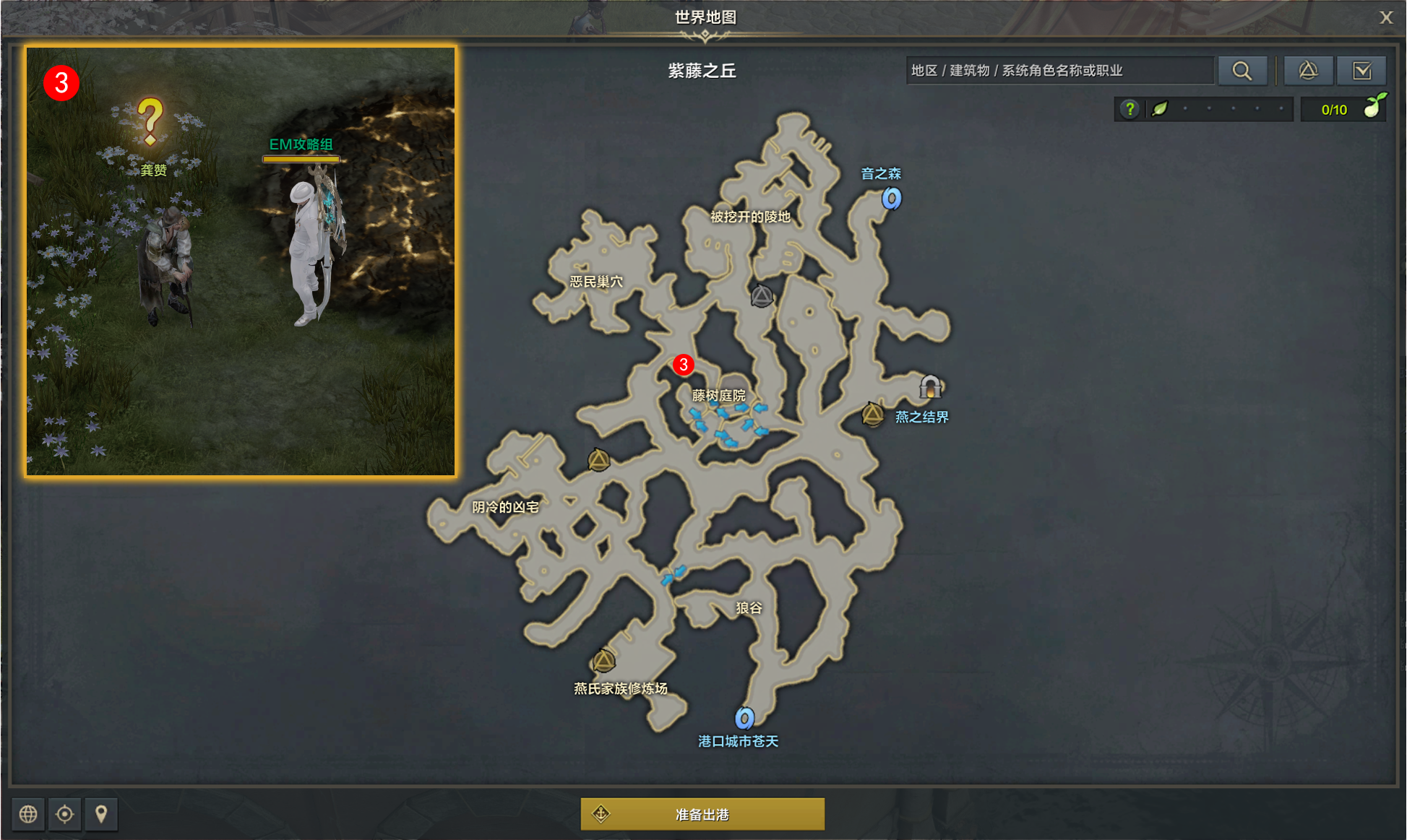Click the 燕之结界 dungeon gate icon
The image size is (1407, 840).
[930, 387]
